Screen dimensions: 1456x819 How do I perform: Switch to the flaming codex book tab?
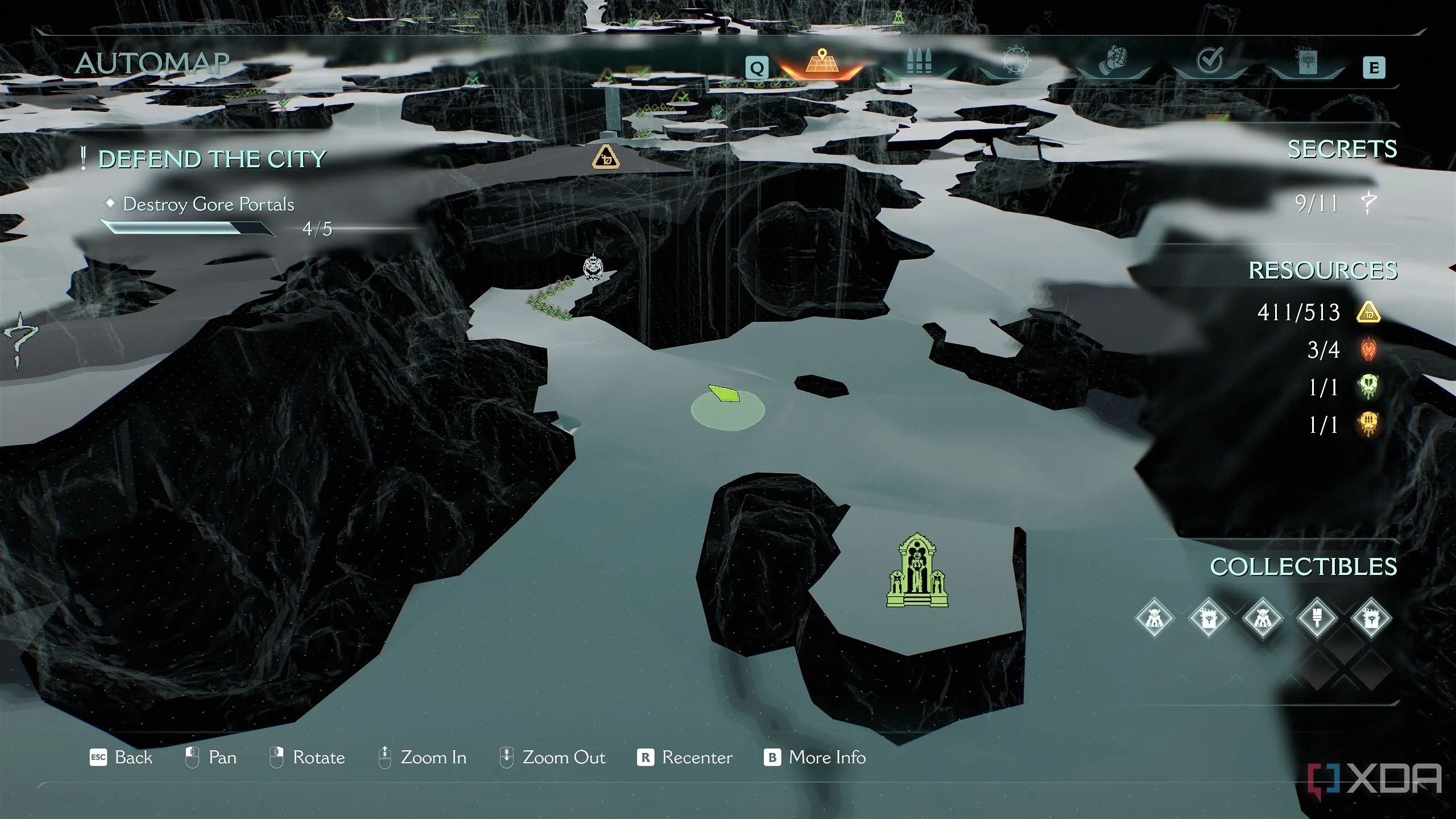click(x=1307, y=62)
